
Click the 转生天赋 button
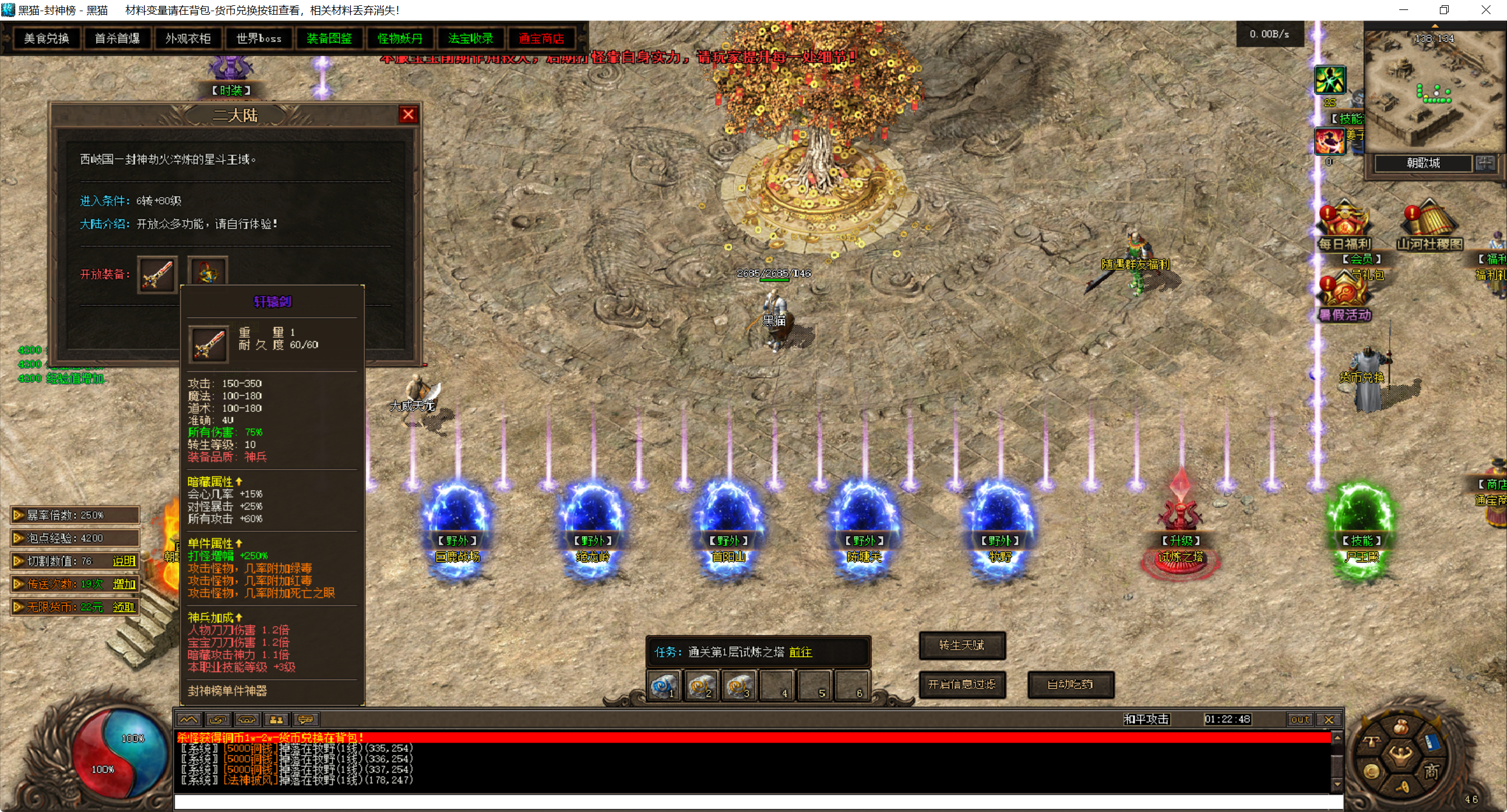pyautogui.click(x=962, y=645)
